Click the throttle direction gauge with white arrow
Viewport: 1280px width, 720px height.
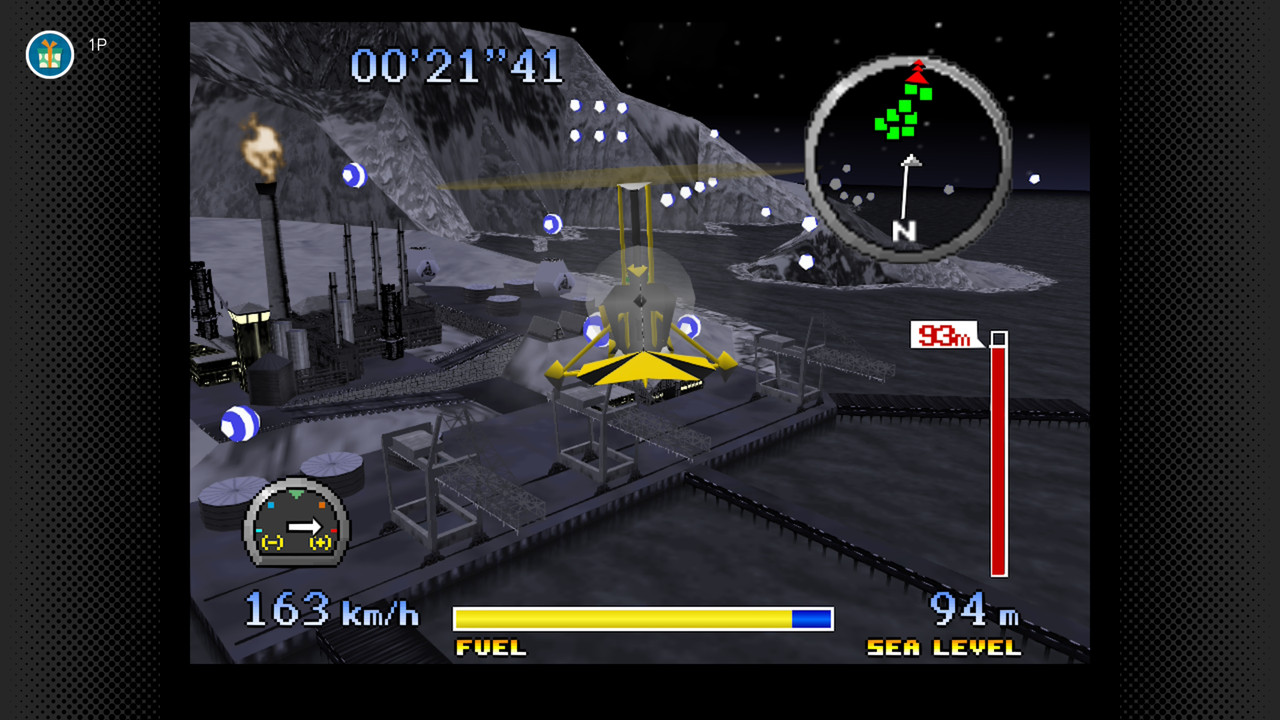[296, 523]
